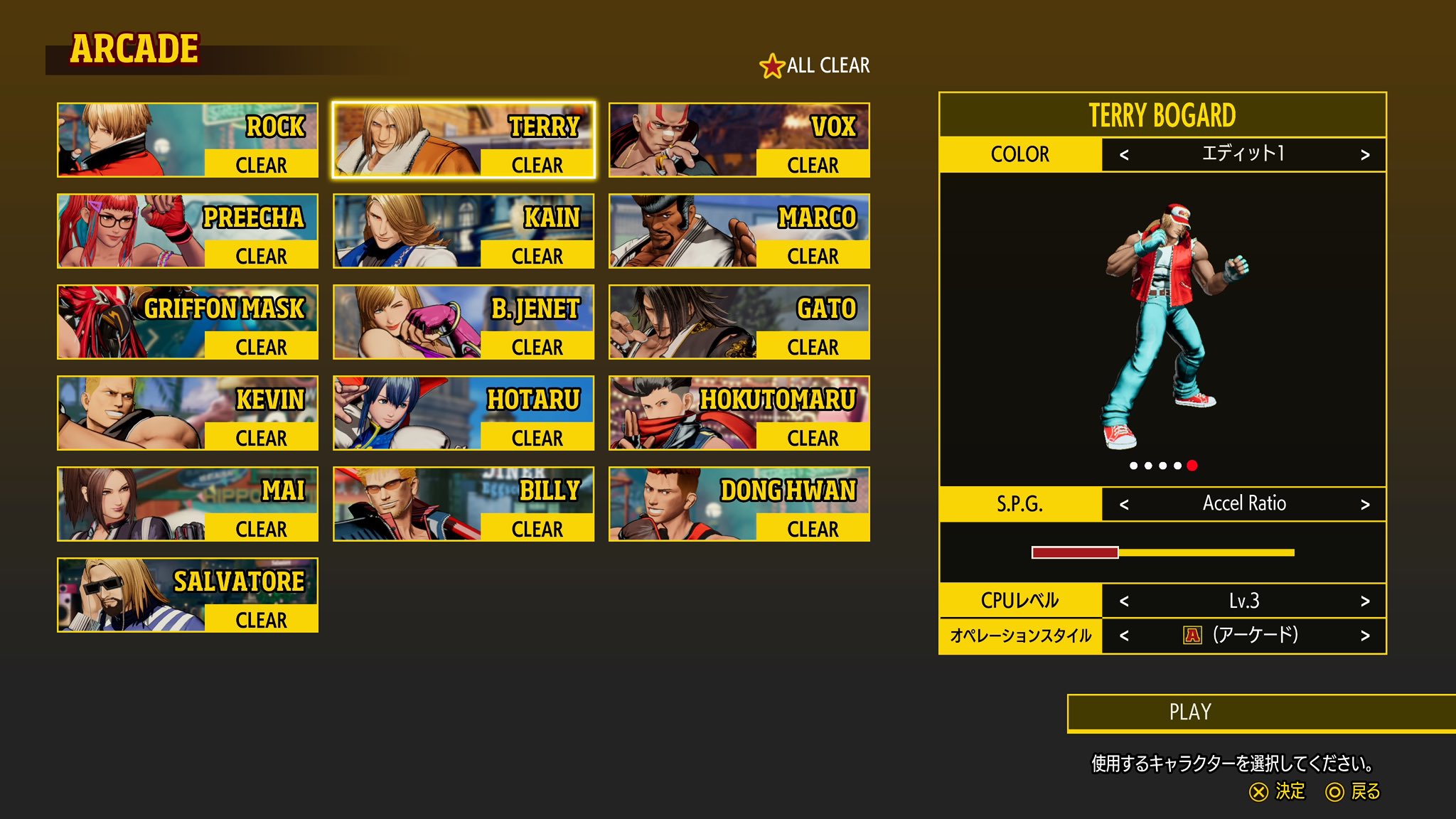Pick the Preecha character tile
This screenshot has height=819, width=1456.
188,231
